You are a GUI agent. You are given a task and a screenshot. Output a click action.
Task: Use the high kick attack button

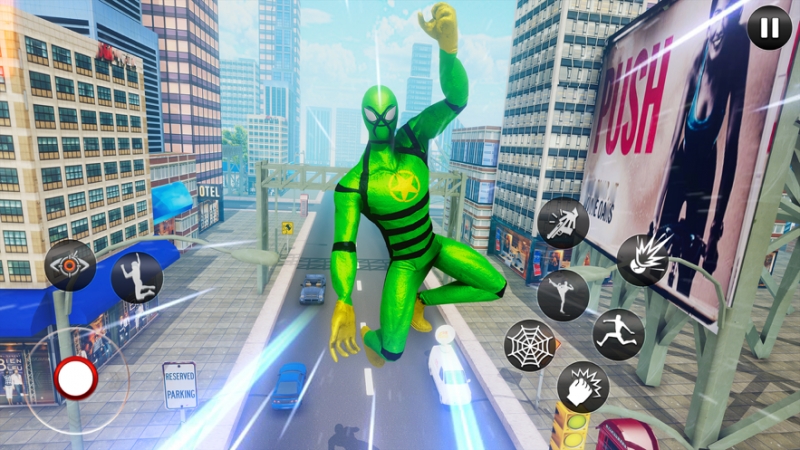tap(563, 295)
